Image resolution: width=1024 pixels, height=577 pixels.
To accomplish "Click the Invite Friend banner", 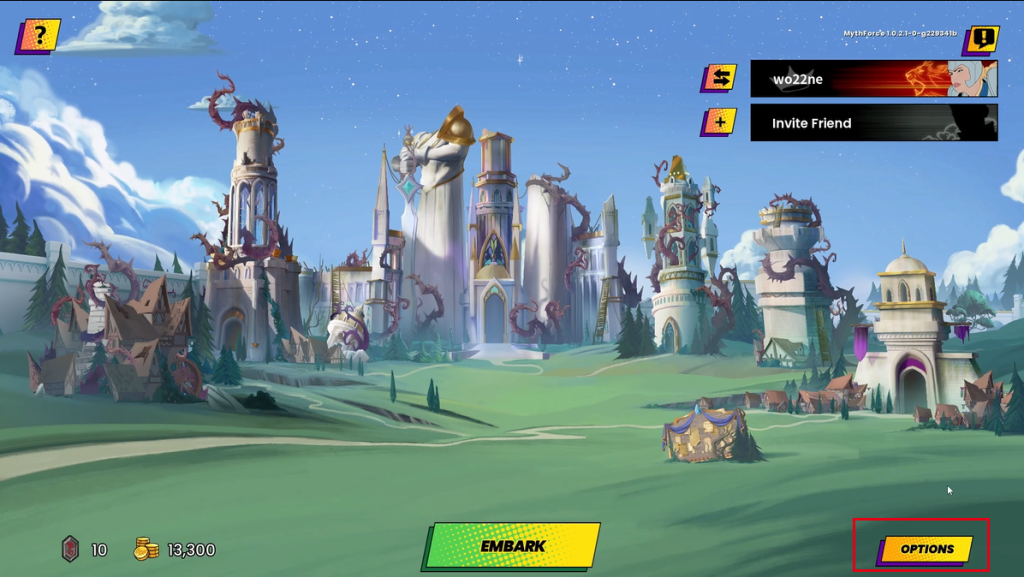I will [x=873, y=123].
